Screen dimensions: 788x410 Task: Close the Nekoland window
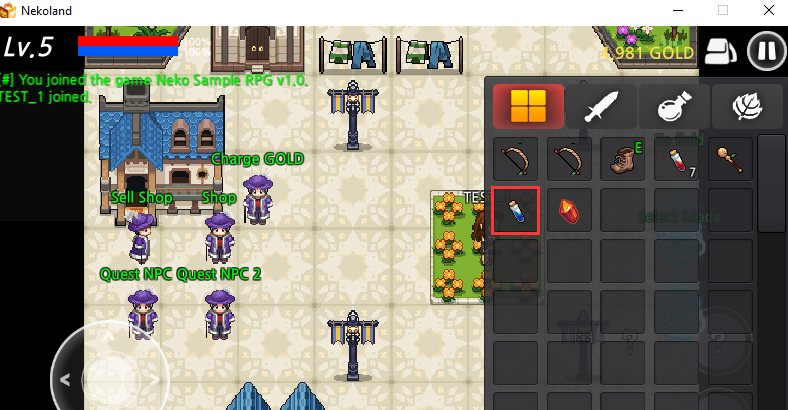point(768,12)
